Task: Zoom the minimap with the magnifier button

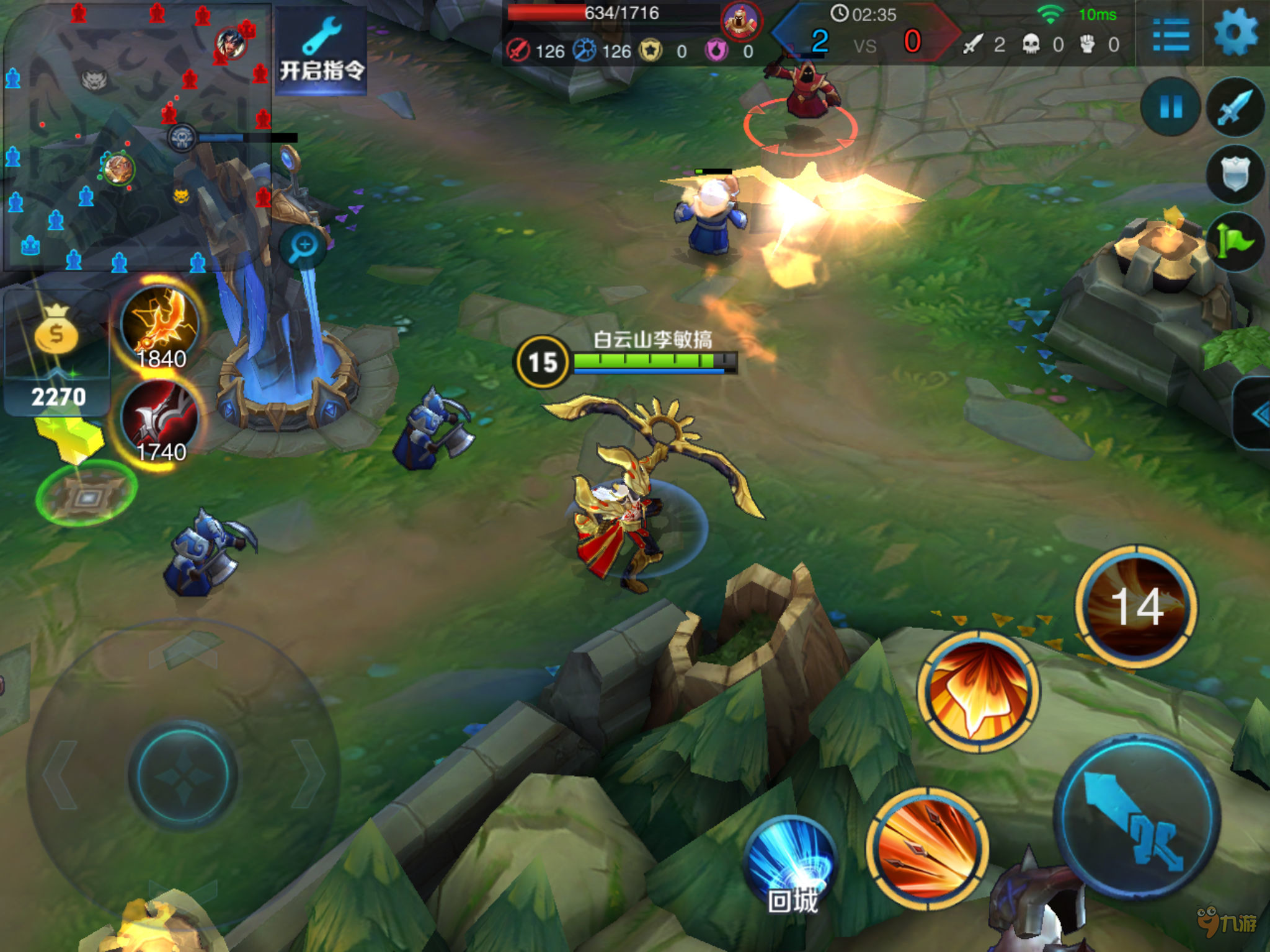Action: coord(304,246)
